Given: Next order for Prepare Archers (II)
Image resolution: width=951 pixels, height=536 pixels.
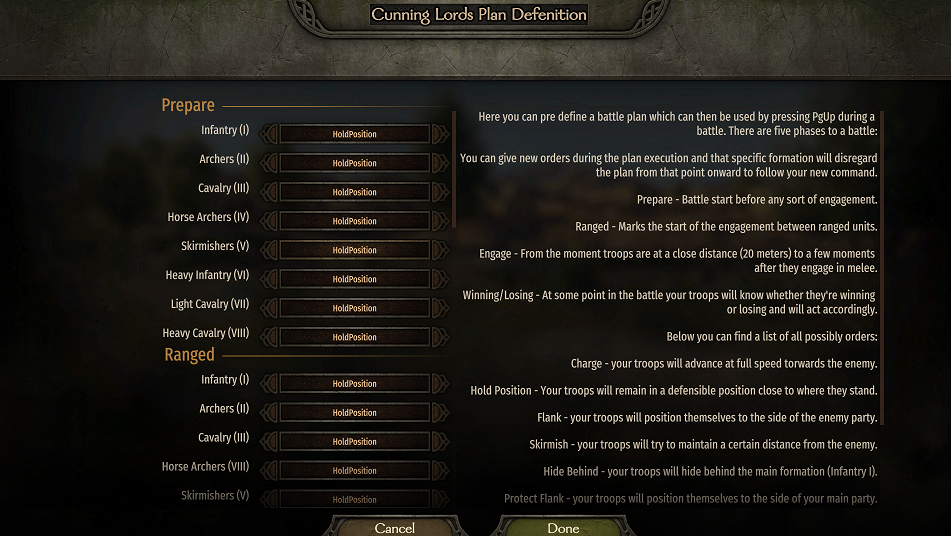Looking at the screenshot, I should (x=440, y=163).
